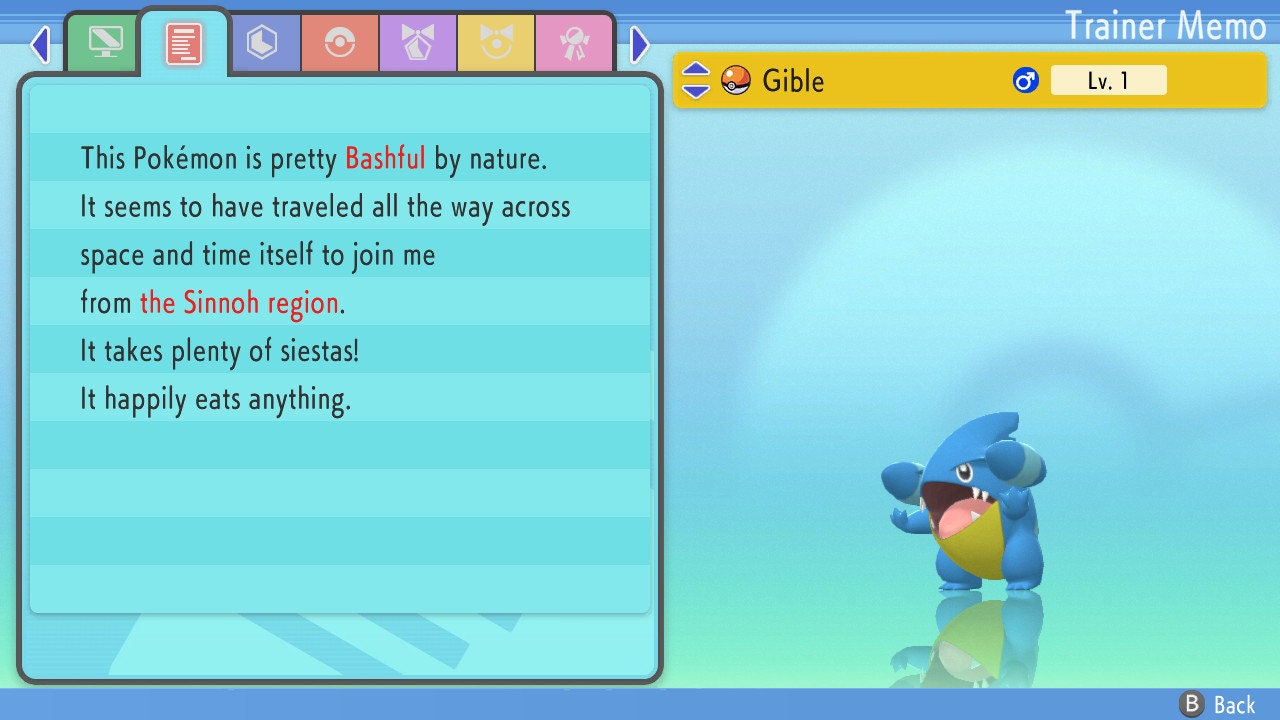Cycle Pokémon using the up-down arrows by Gible
This screenshot has height=720, width=1280.
[x=695, y=80]
